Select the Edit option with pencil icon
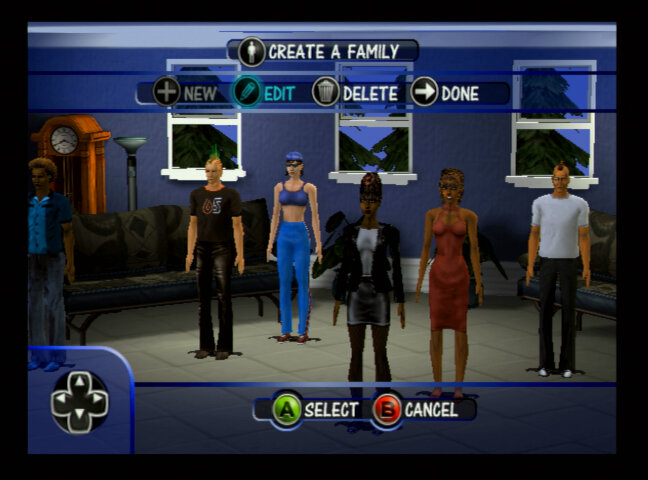 tap(265, 94)
